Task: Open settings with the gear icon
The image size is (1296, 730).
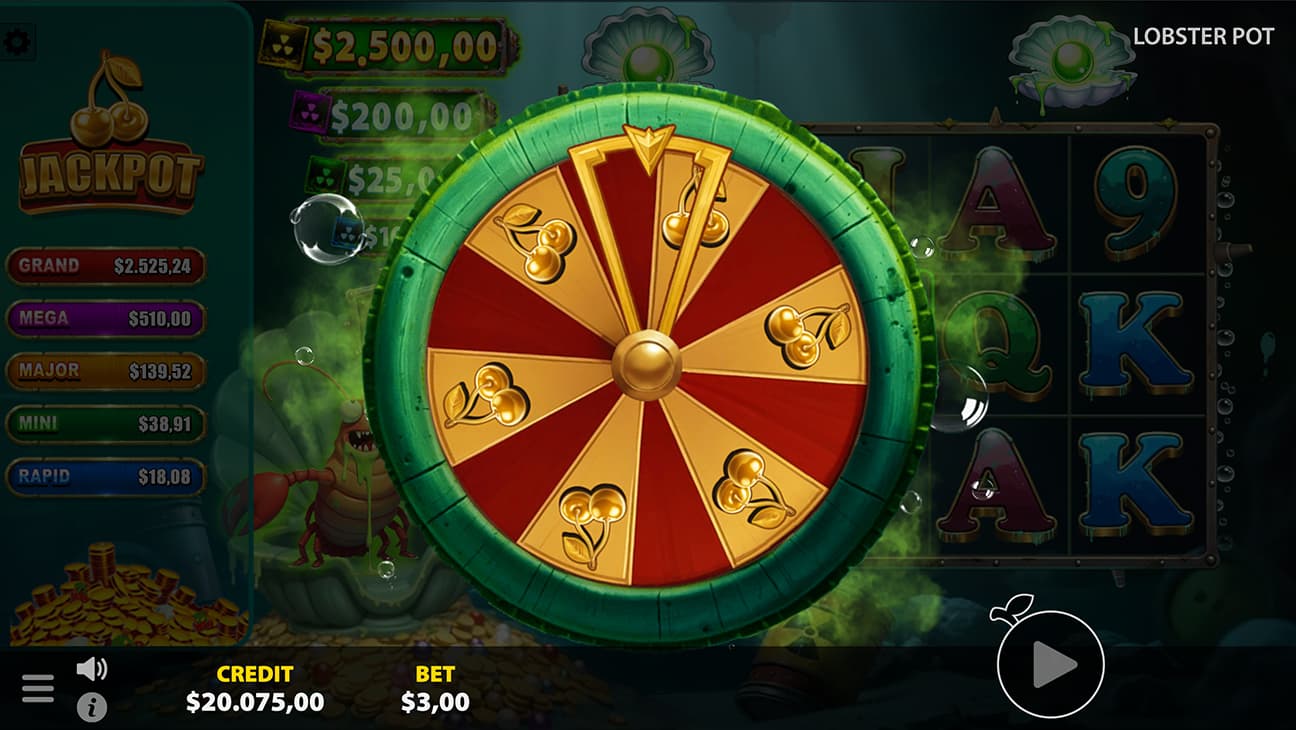Action: point(15,42)
